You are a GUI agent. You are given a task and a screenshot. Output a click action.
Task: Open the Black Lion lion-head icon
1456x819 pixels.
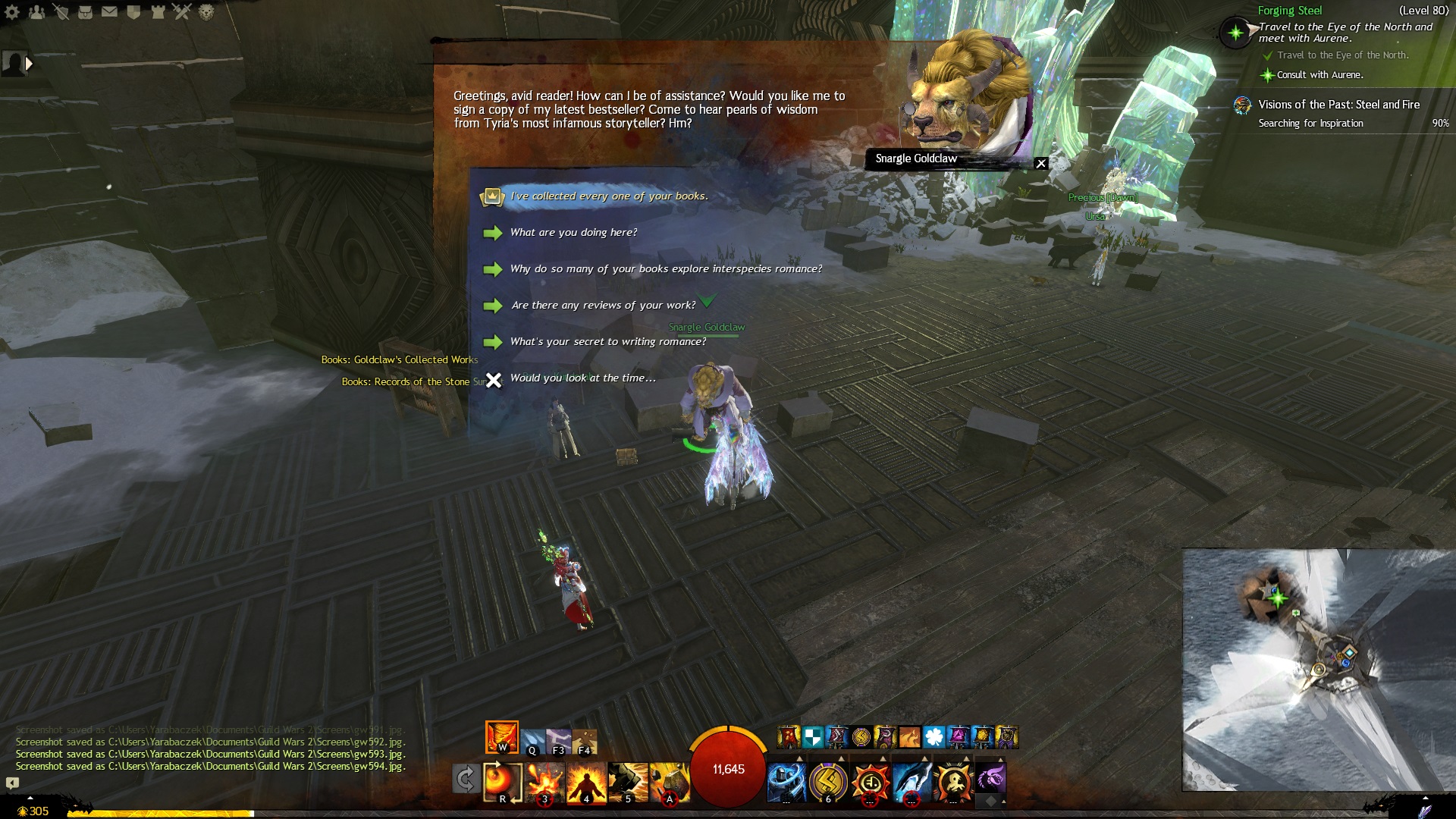[206, 12]
